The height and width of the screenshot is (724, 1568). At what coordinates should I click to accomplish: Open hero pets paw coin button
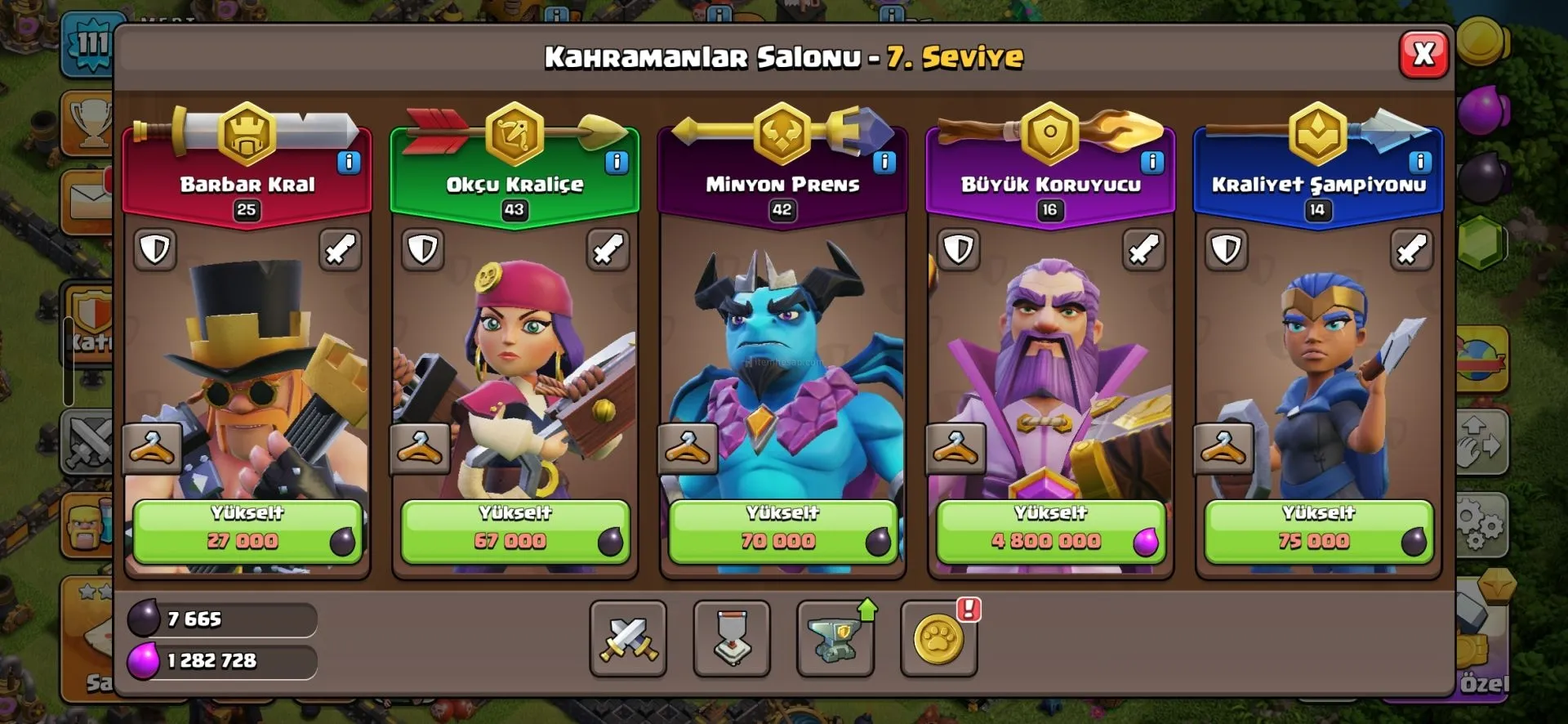tap(938, 638)
